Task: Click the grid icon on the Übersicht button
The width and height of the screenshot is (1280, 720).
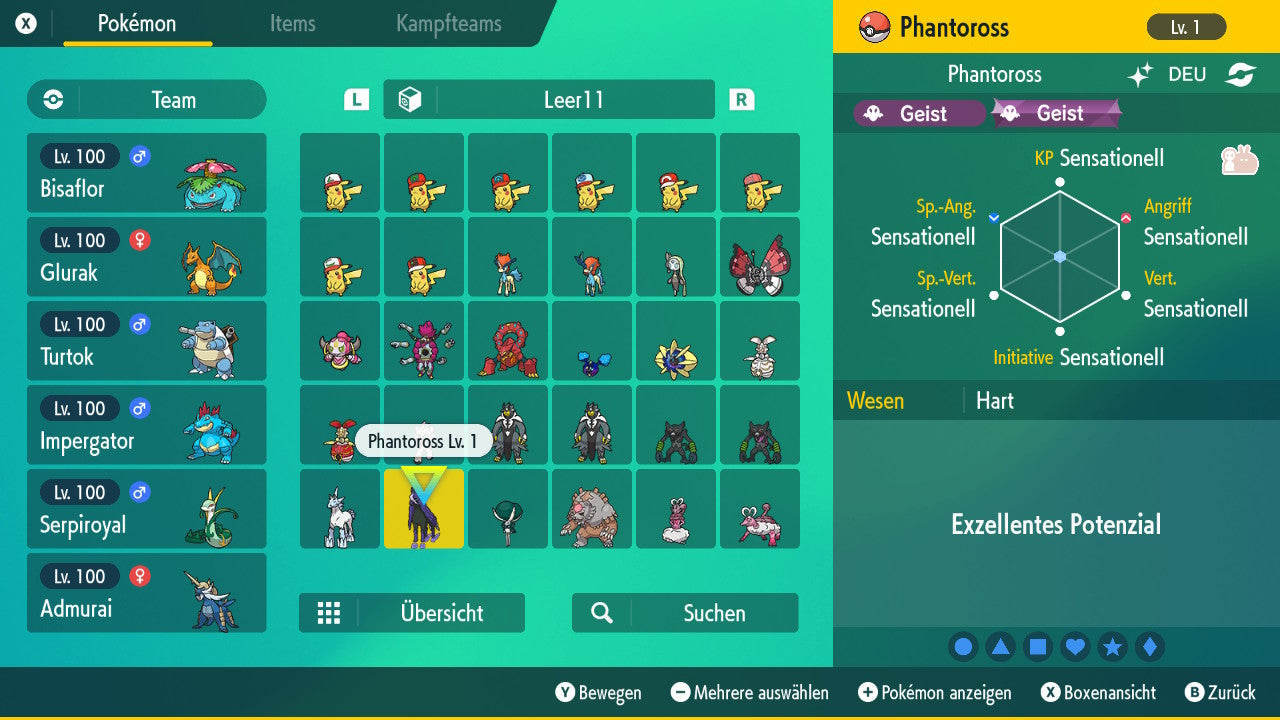Action: pos(330,613)
